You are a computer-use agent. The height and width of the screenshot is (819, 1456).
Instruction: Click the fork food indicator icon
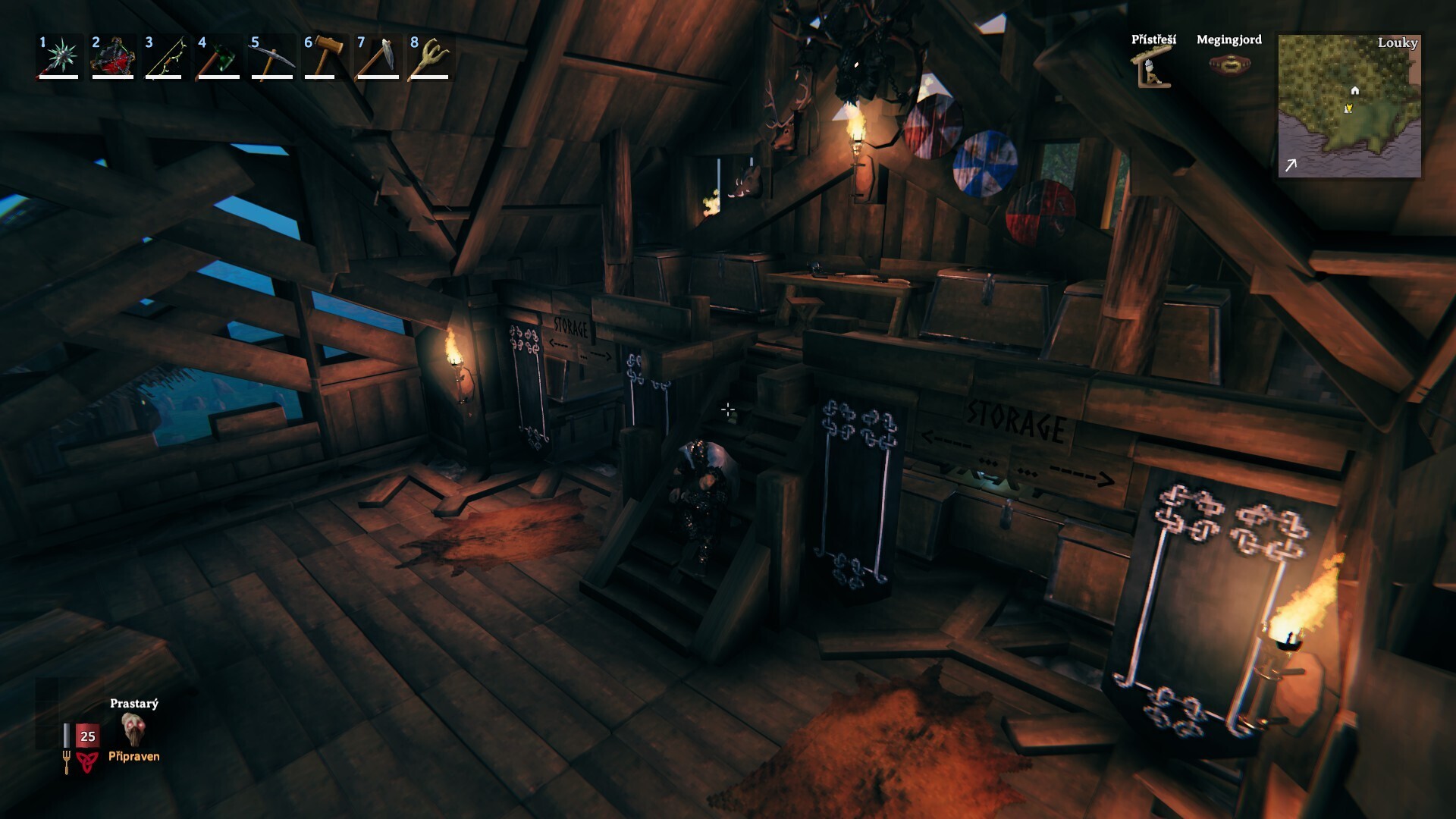click(x=67, y=762)
